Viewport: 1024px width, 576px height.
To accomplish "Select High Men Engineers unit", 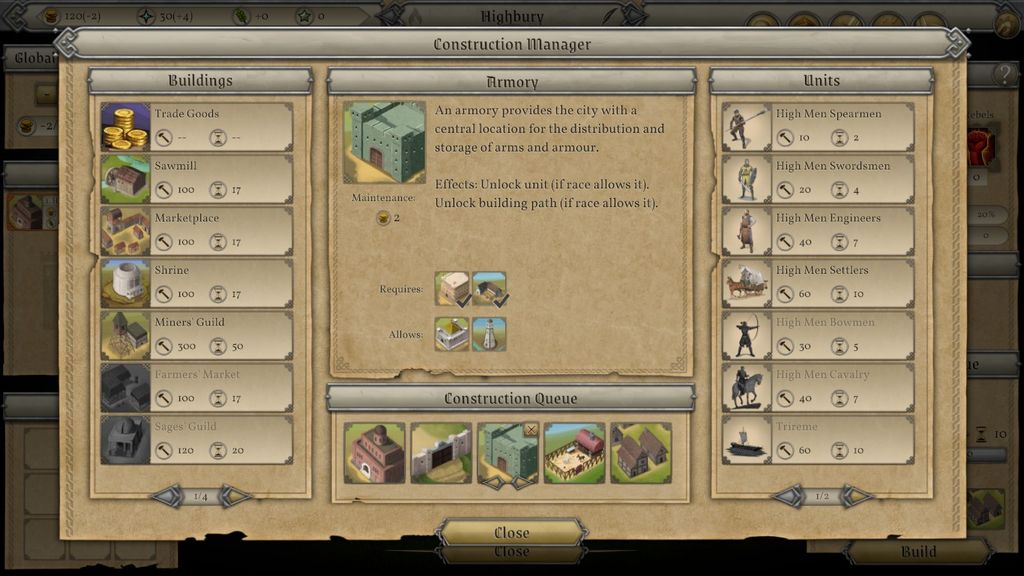I will 818,231.
